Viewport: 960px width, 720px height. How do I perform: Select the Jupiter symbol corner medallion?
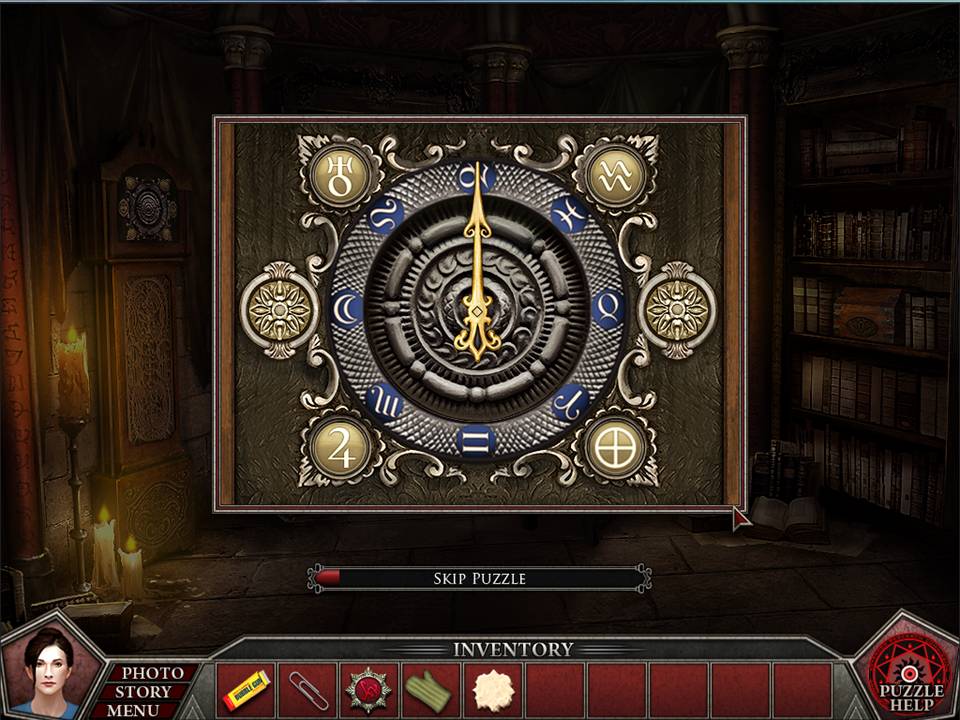tap(340, 446)
